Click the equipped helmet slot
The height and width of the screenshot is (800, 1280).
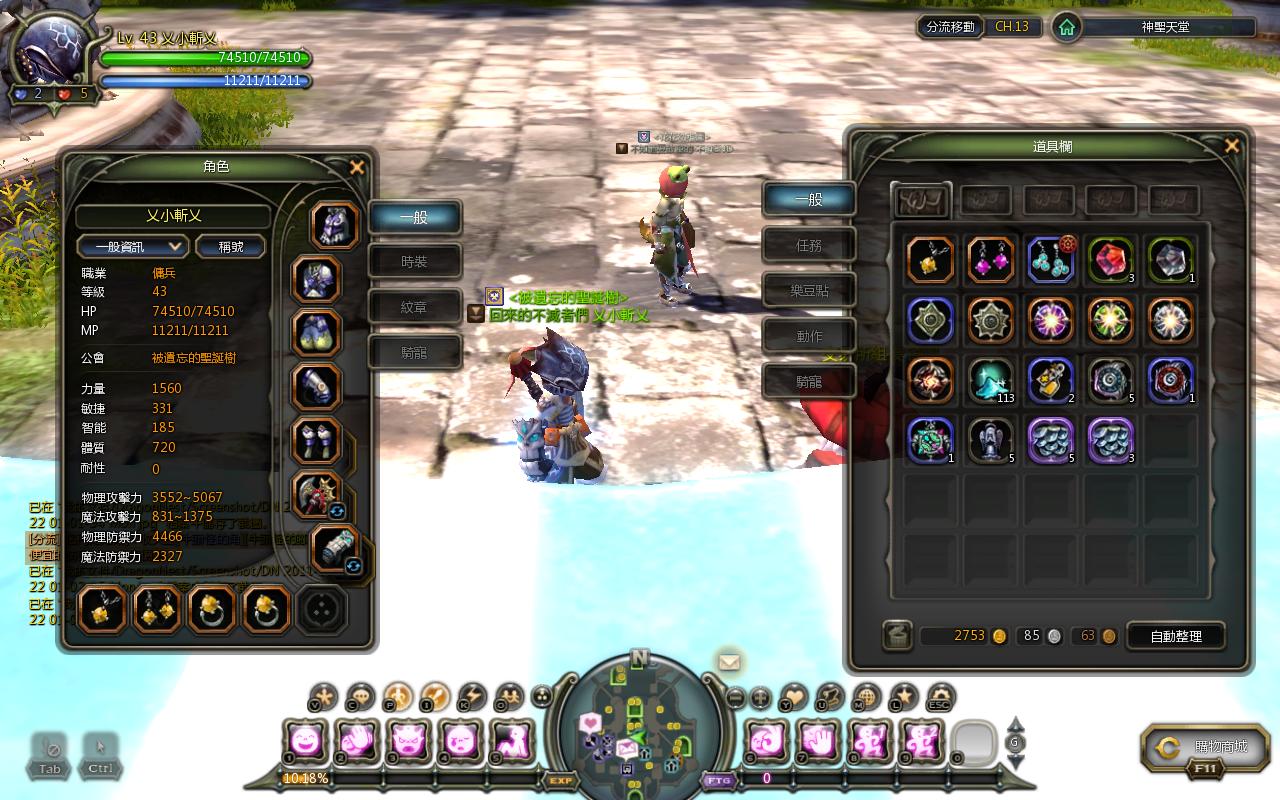[x=335, y=226]
